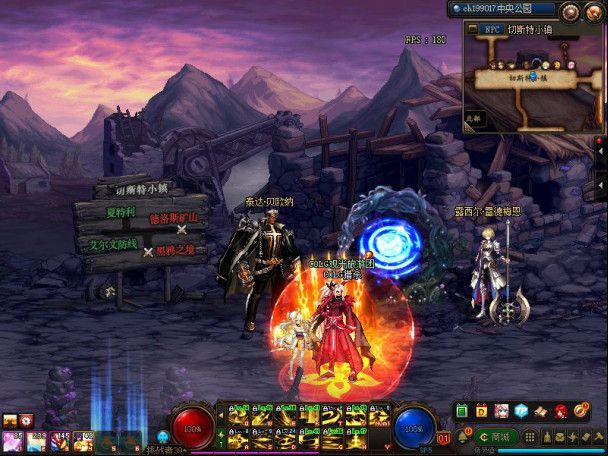This screenshot has width=608, height=456.
Task: Open the 商城 shop button
Action: [x=495, y=437]
